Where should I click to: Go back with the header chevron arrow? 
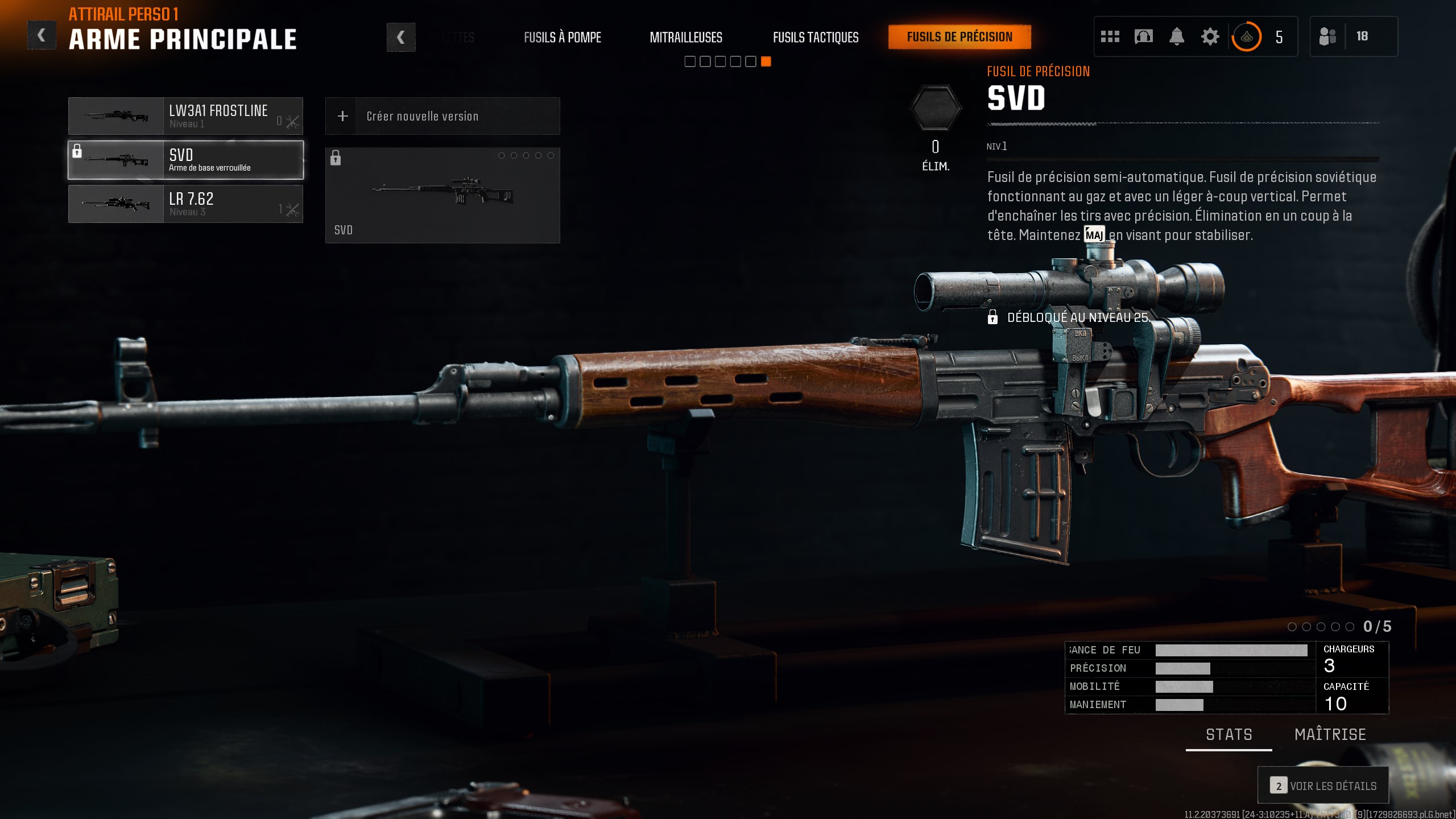click(x=41, y=35)
